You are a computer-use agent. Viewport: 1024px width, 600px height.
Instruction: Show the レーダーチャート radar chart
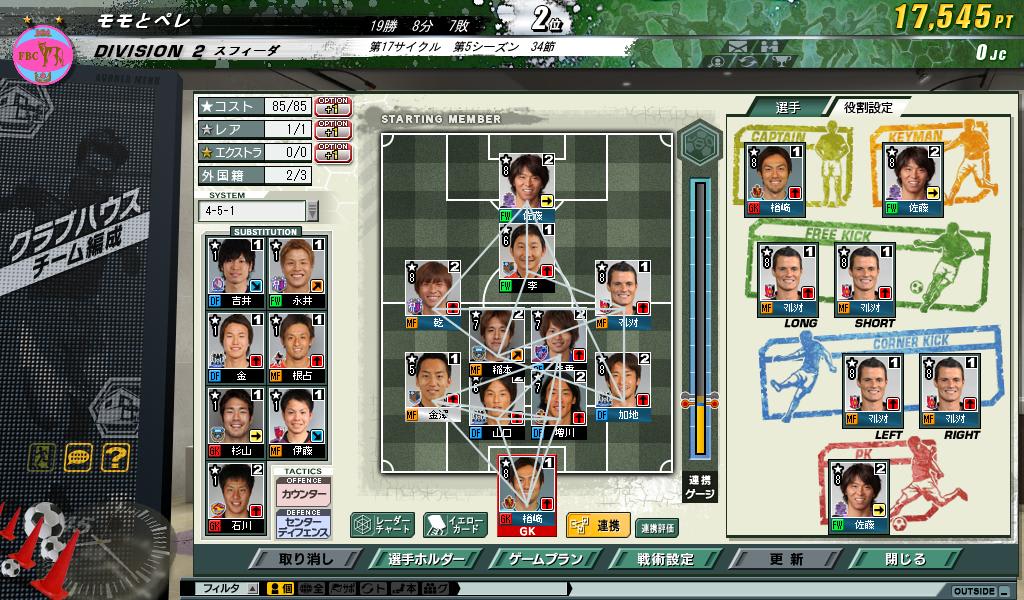(x=382, y=525)
